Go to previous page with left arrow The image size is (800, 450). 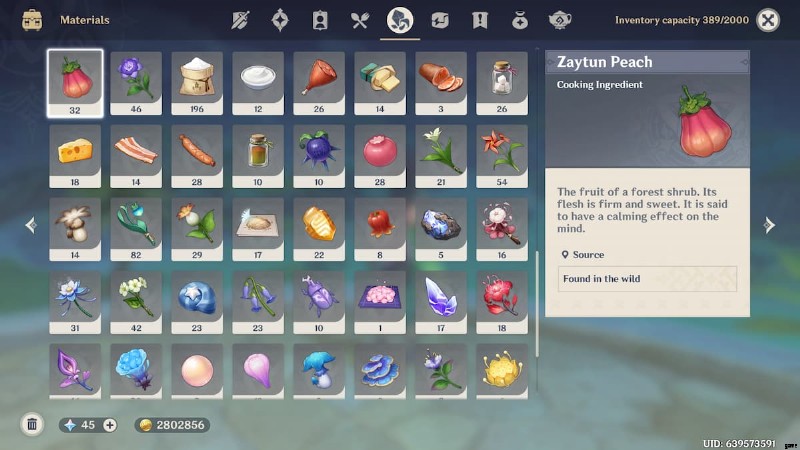[x=30, y=225]
